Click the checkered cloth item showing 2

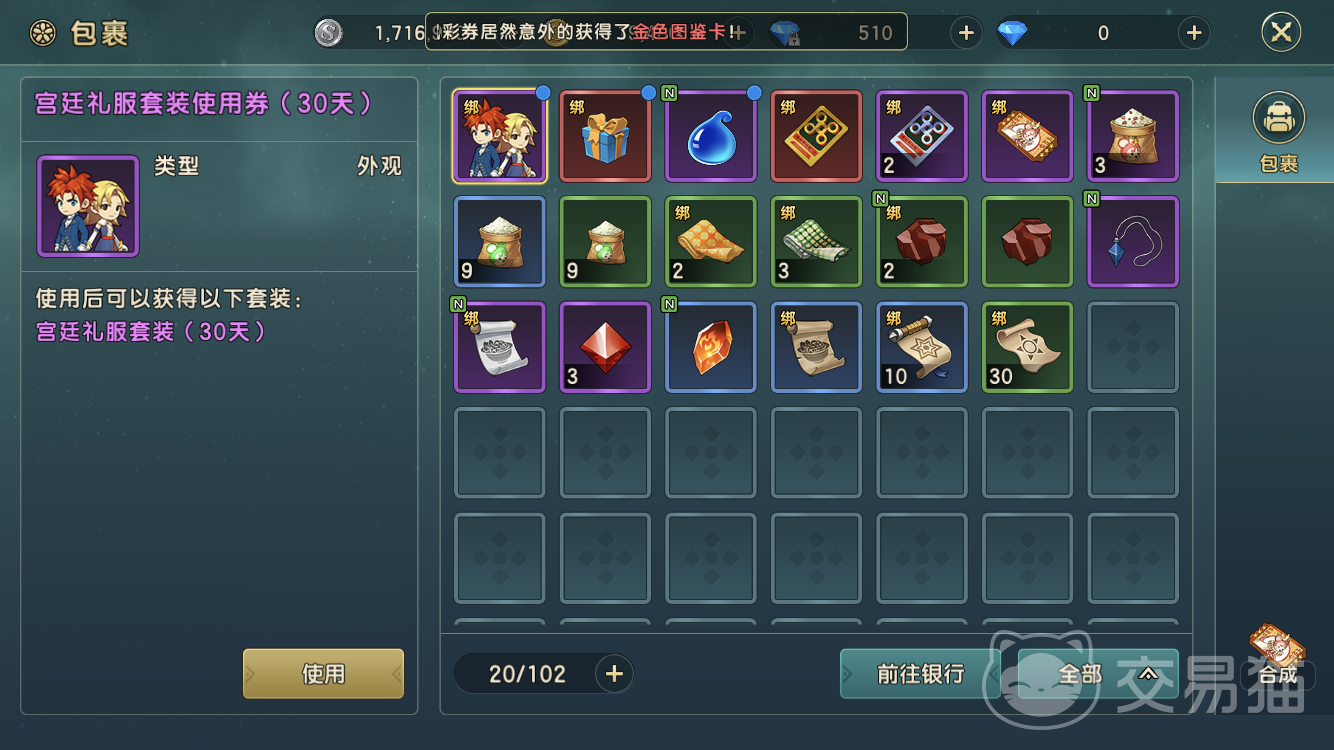coord(710,241)
